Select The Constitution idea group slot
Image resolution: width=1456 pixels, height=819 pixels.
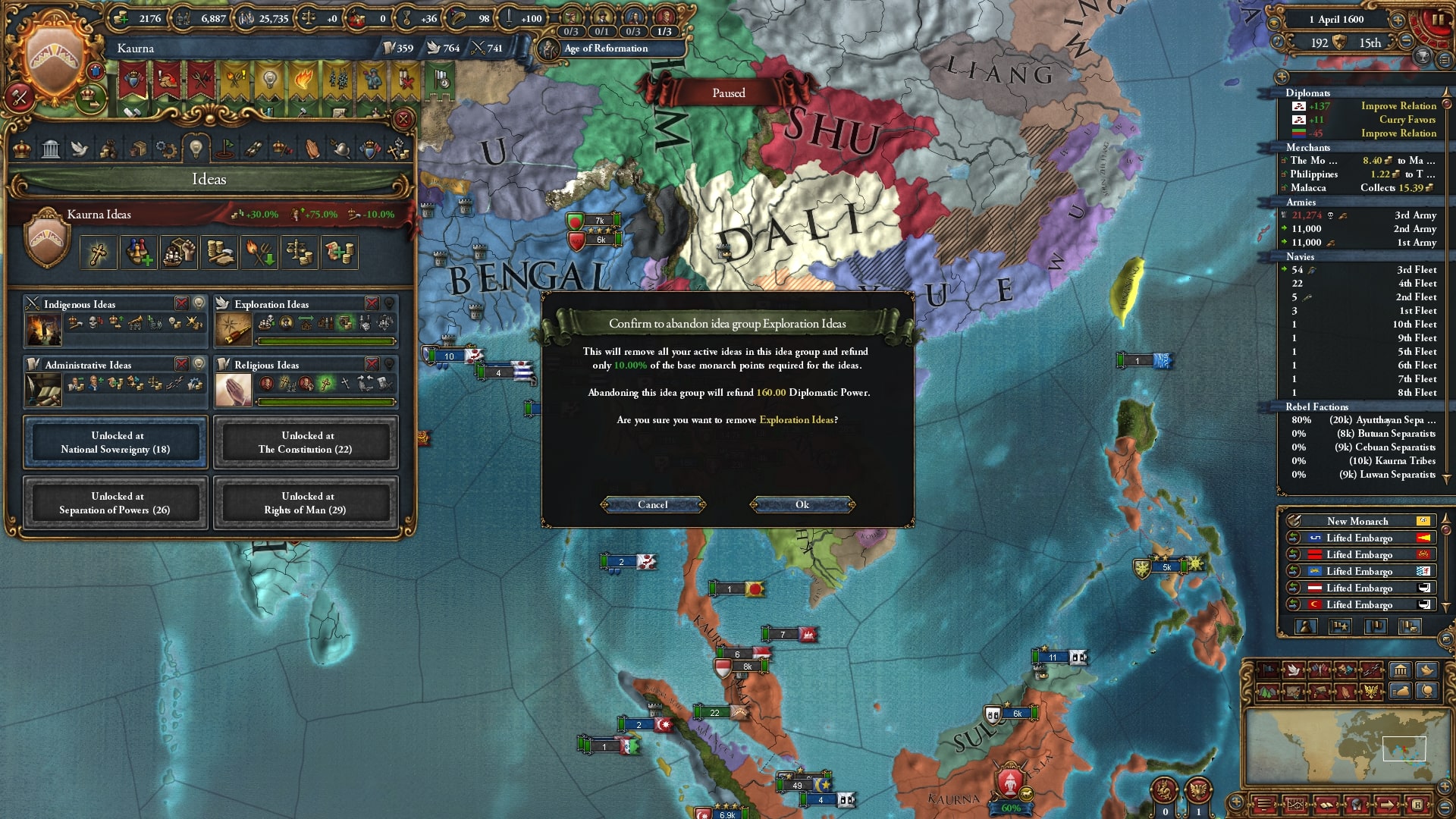tap(306, 443)
